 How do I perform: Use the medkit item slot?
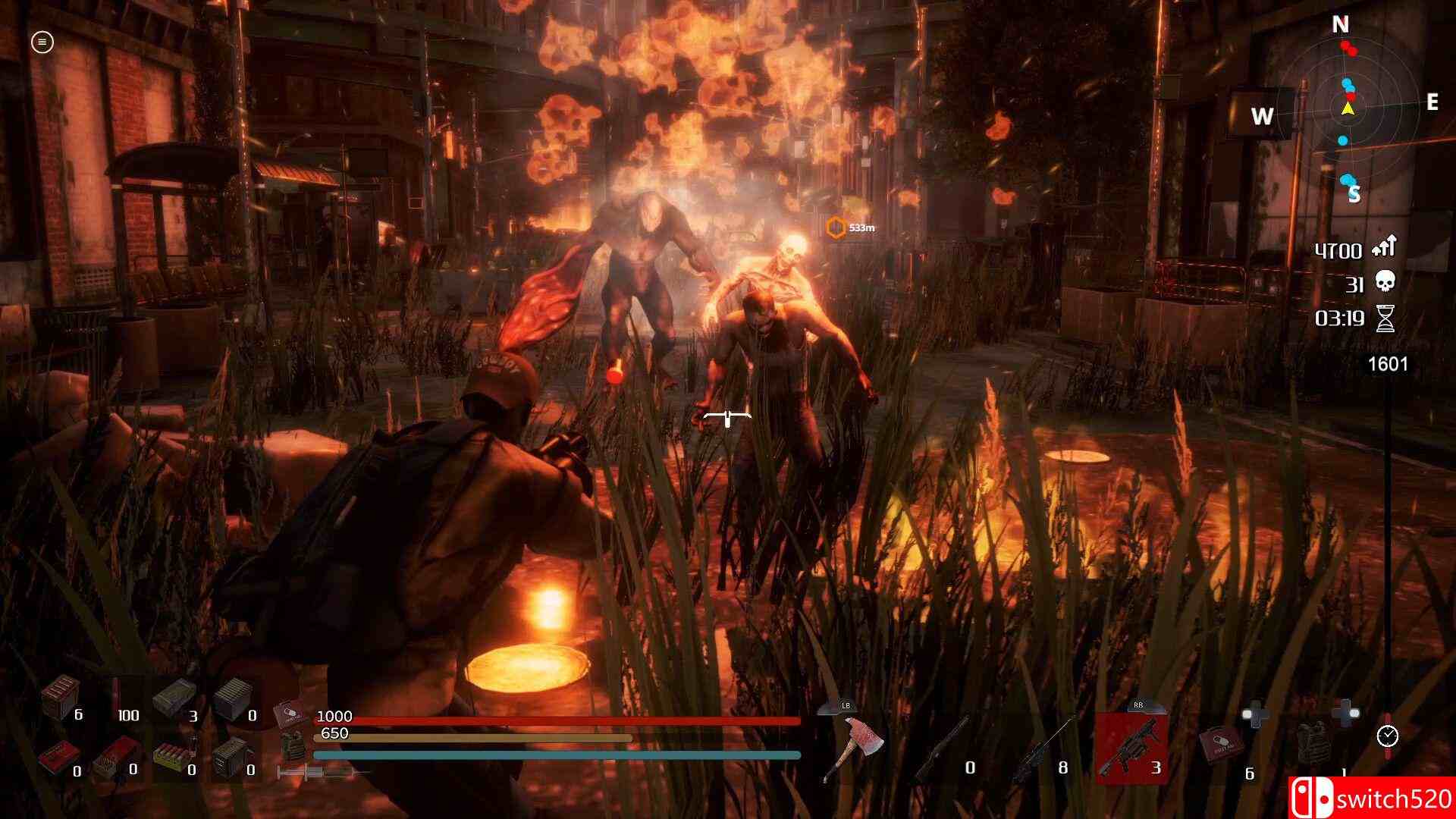point(1219,746)
